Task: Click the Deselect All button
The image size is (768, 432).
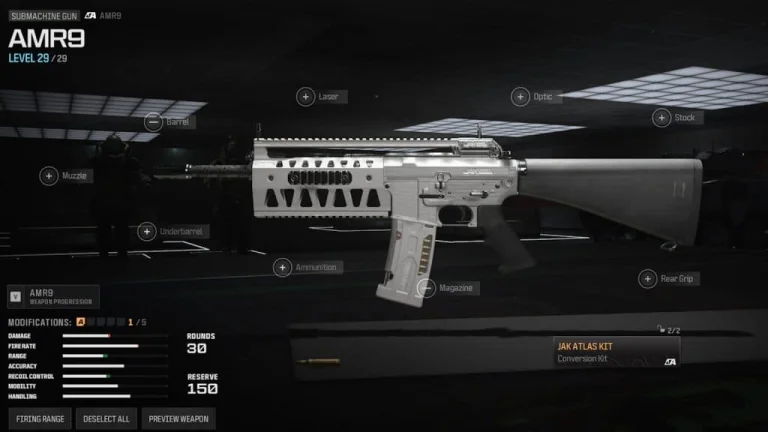Action: [108, 419]
